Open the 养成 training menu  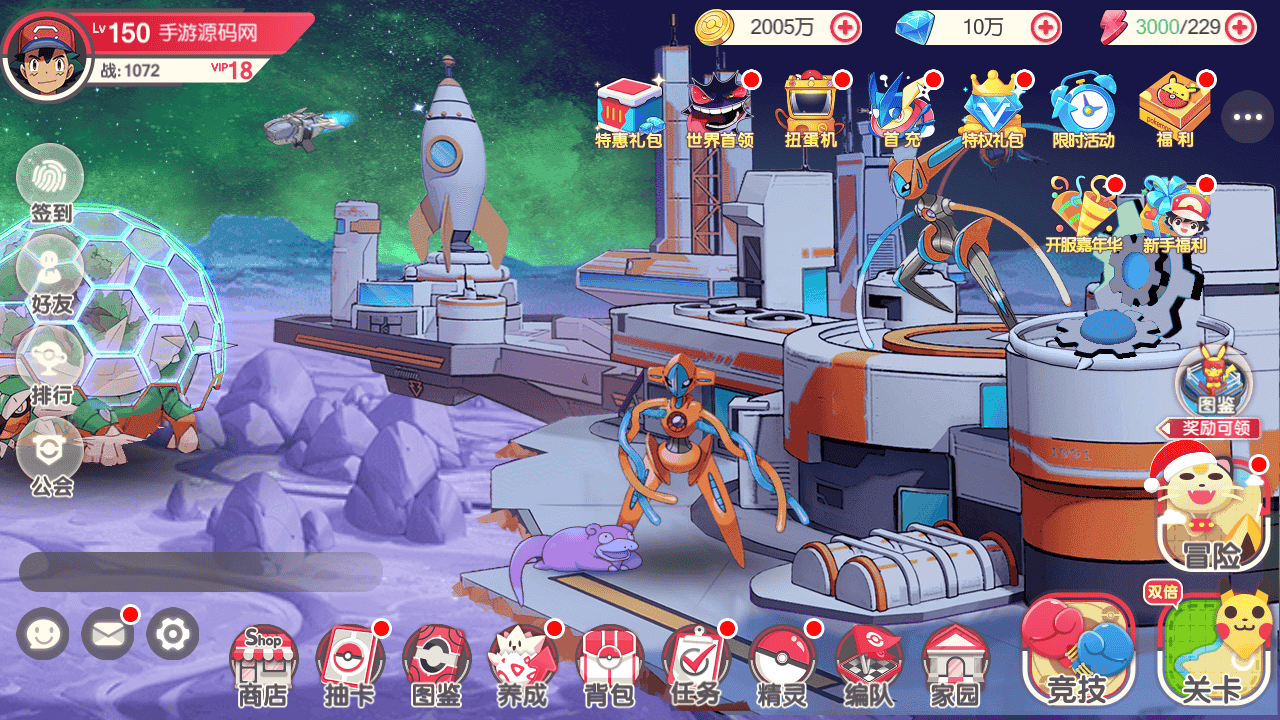(x=522, y=665)
